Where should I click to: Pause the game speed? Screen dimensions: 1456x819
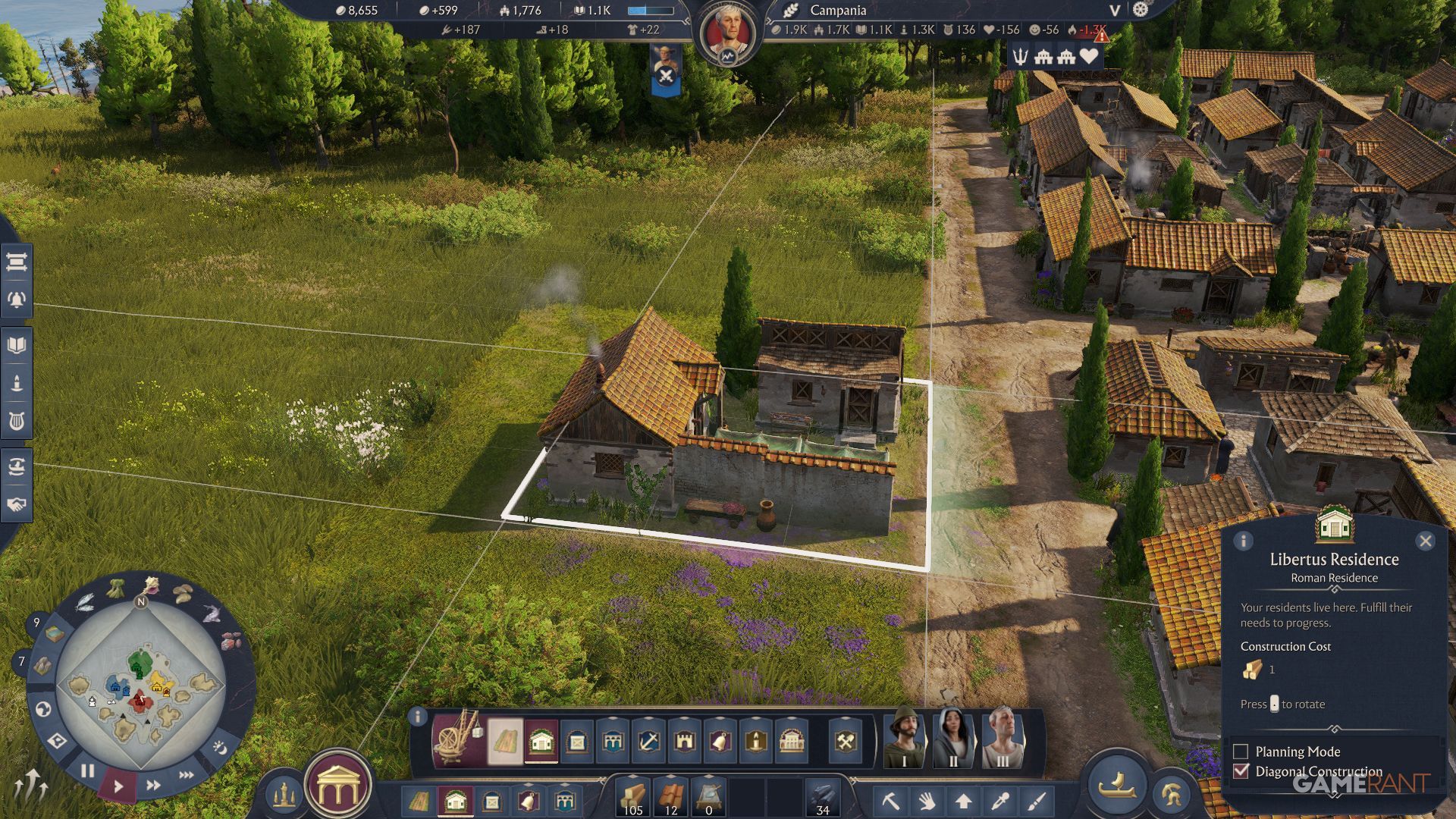87,771
